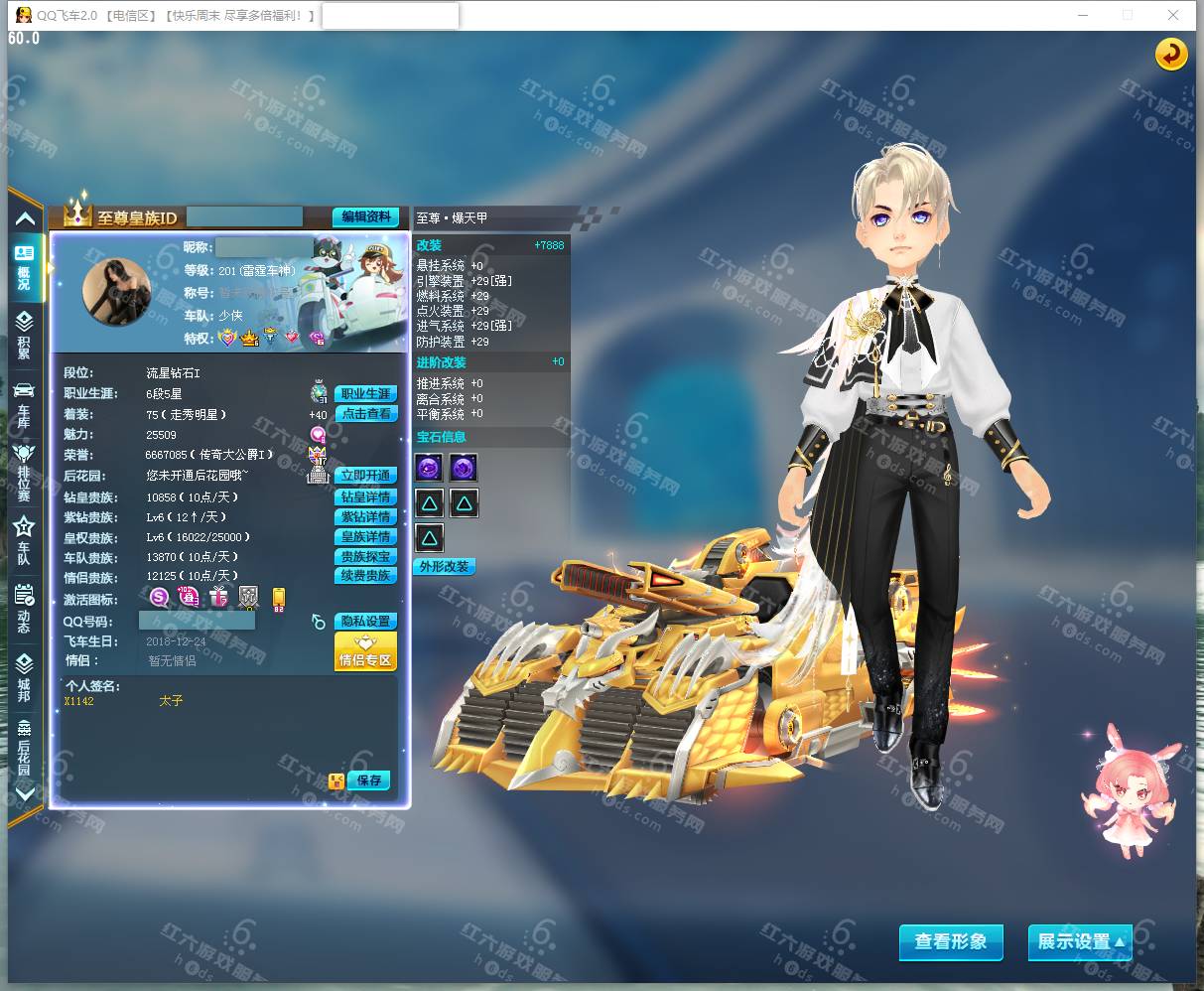Open the 职业生涯 career details
This screenshot has width=1204, height=991.
click(x=366, y=394)
